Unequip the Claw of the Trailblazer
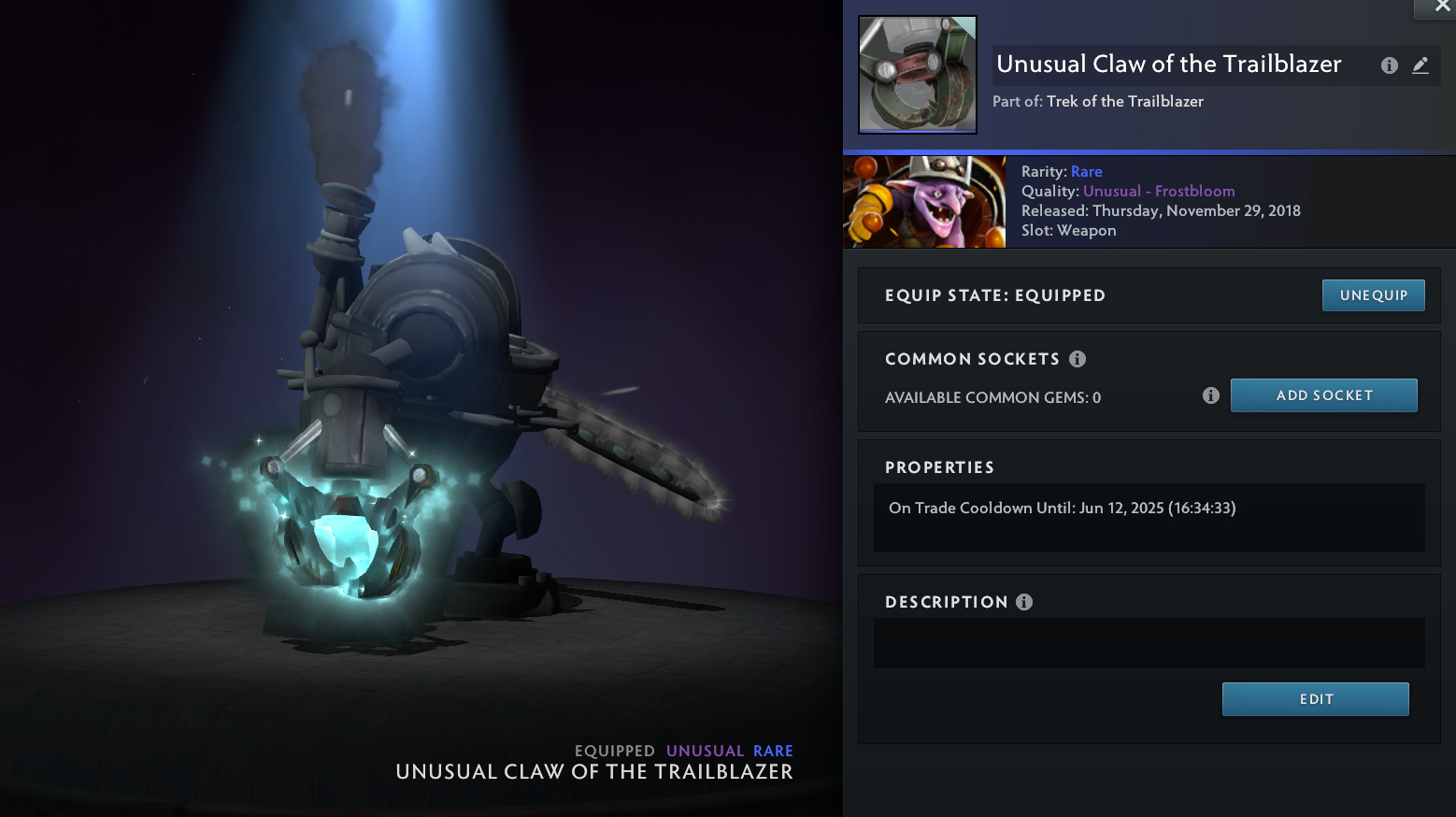Image resolution: width=1456 pixels, height=817 pixels. 1373,295
